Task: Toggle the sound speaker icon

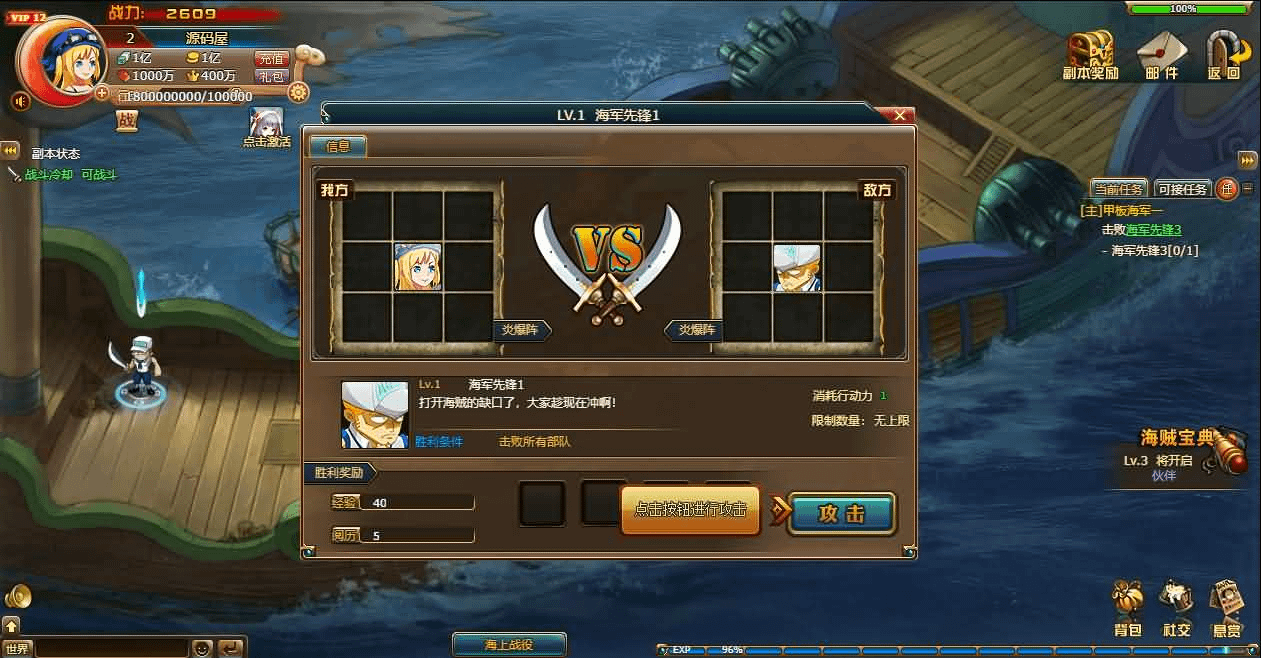Action: click(x=20, y=101)
